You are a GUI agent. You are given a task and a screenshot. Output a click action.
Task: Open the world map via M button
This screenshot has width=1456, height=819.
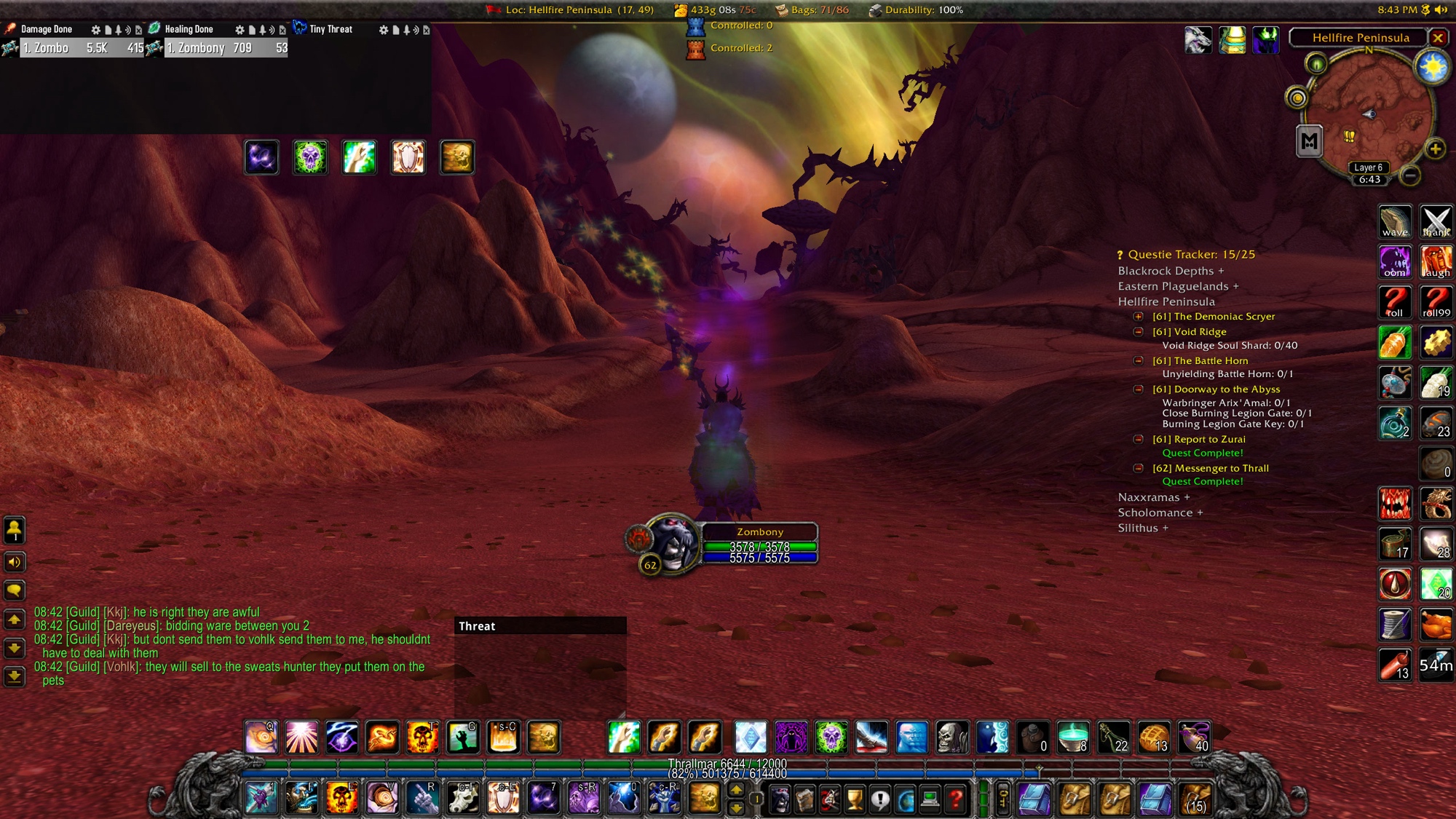pyautogui.click(x=1309, y=141)
